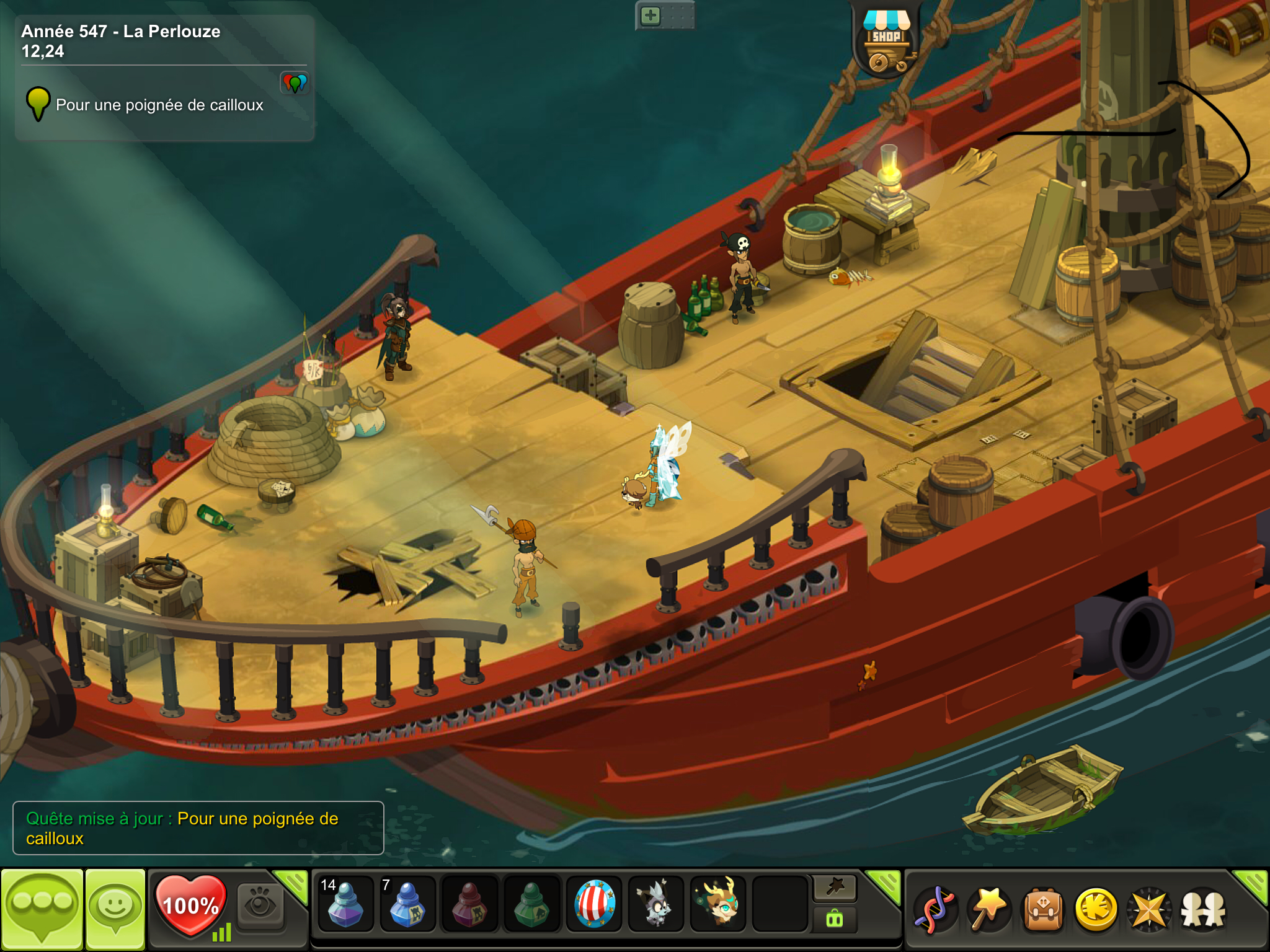Select the dark red potion slot
Image resolution: width=1270 pixels, height=952 pixels.
click(469, 905)
